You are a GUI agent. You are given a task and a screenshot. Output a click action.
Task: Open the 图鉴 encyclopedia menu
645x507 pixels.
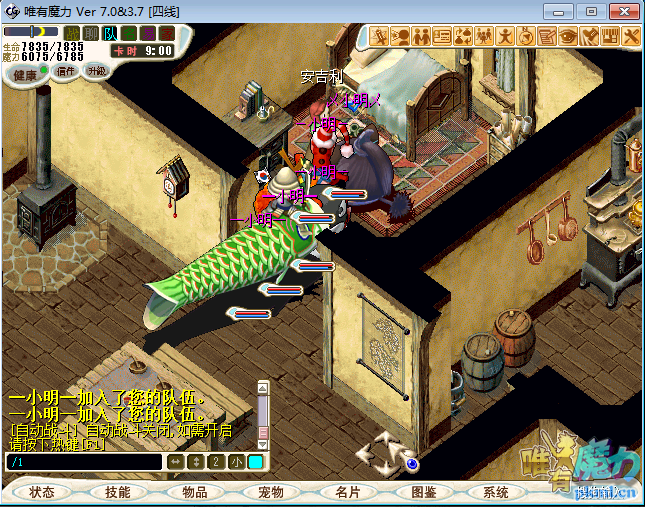pyautogui.click(x=423, y=492)
